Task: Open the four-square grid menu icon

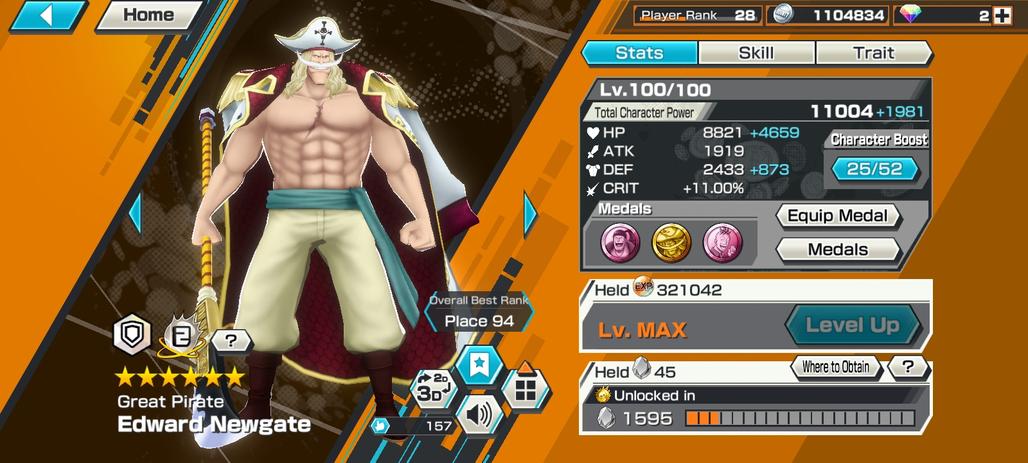Action: coord(525,387)
